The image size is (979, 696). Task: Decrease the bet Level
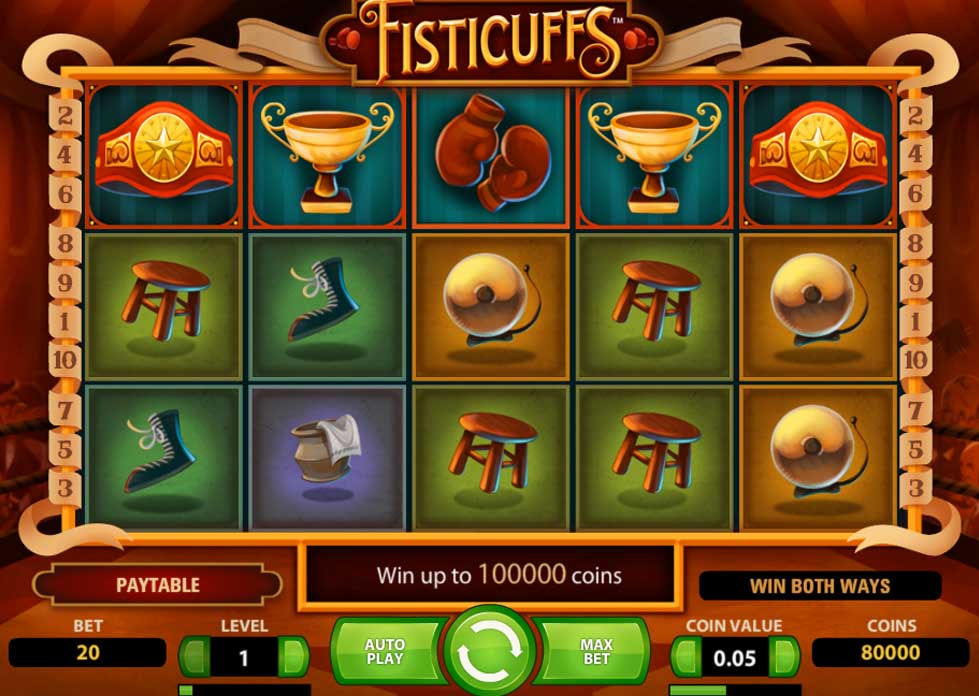[x=196, y=657]
